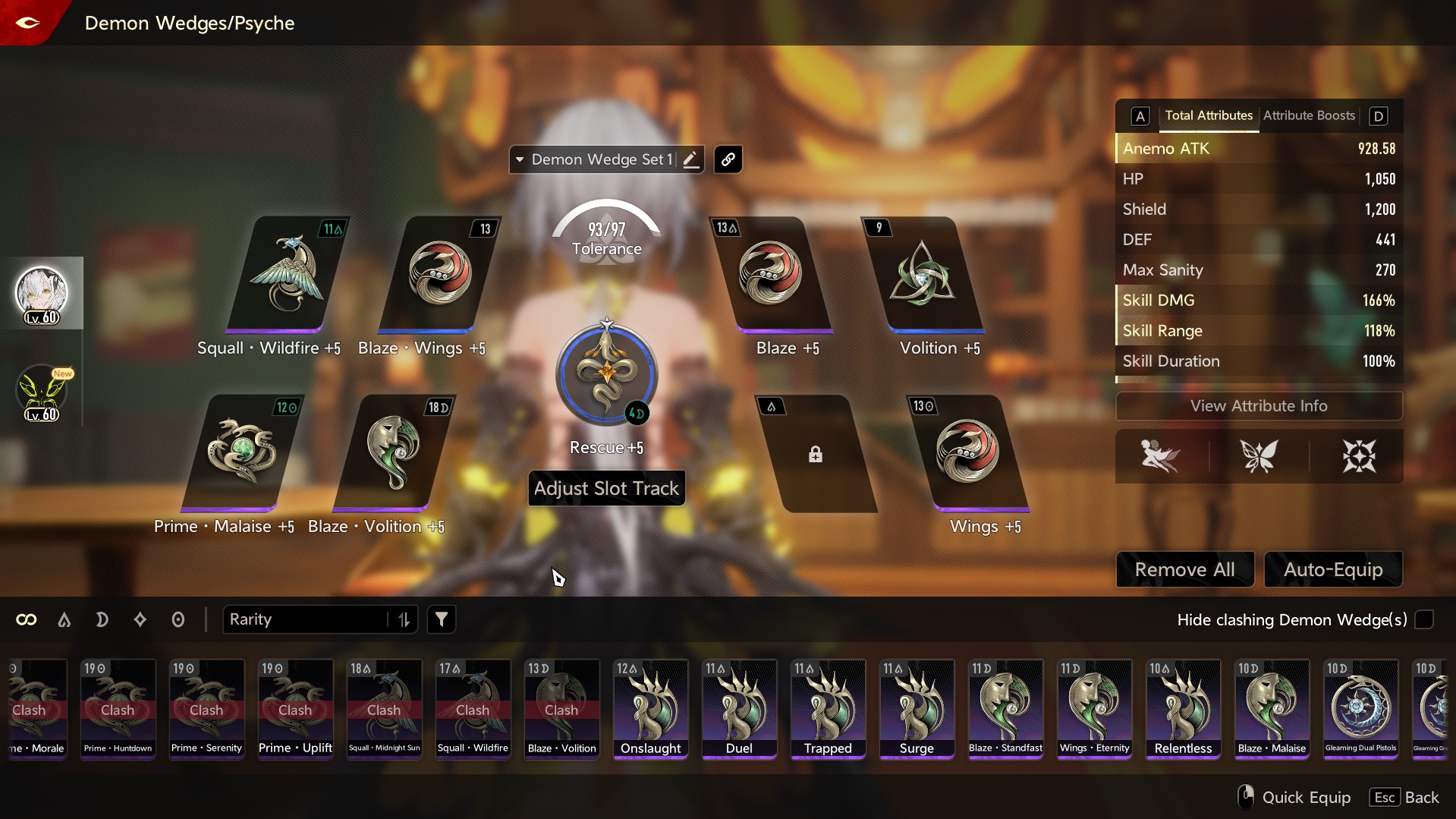Choose the Gleaming Dual Pistols wedge card

point(1360,709)
